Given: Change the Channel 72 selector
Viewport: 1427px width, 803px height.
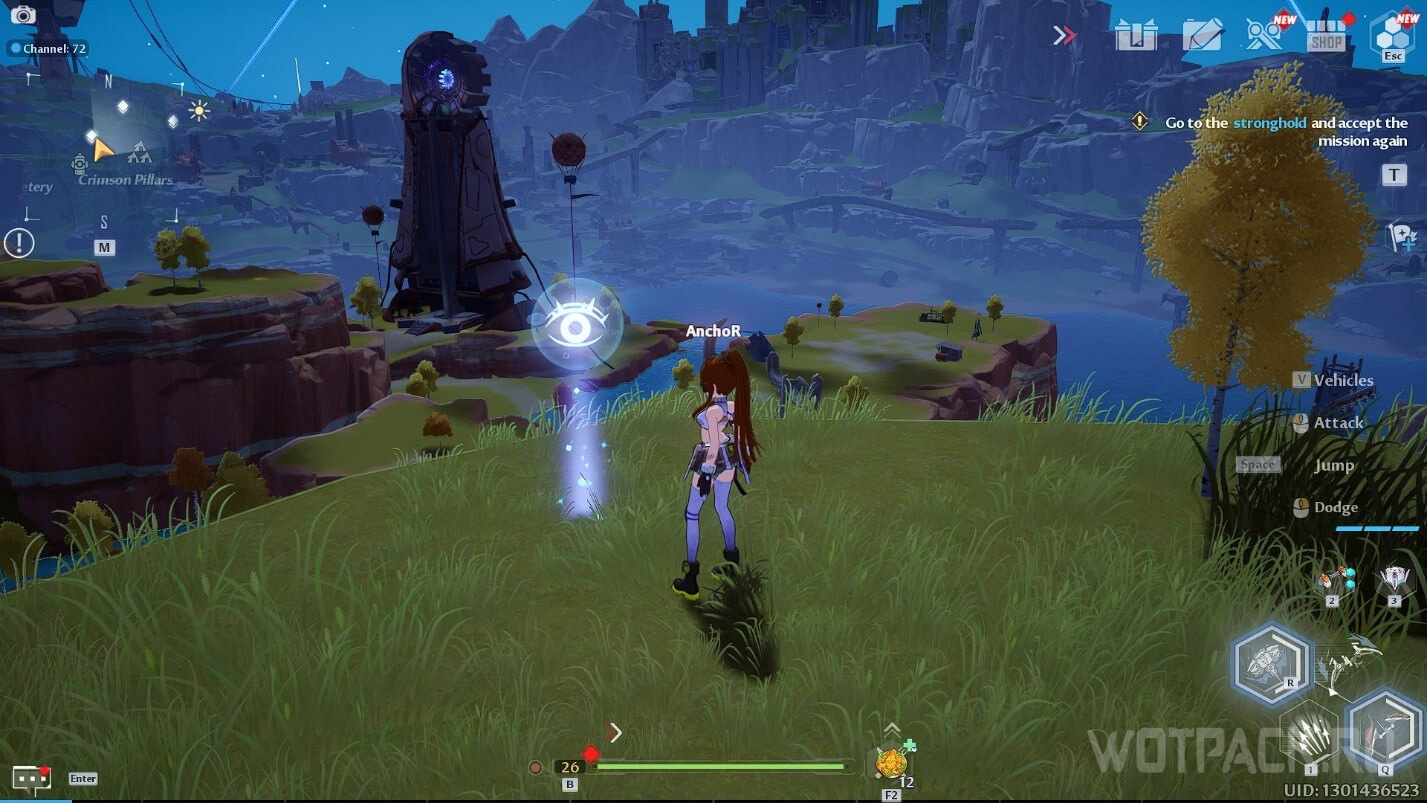Looking at the screenshot, I should point(47,48).
